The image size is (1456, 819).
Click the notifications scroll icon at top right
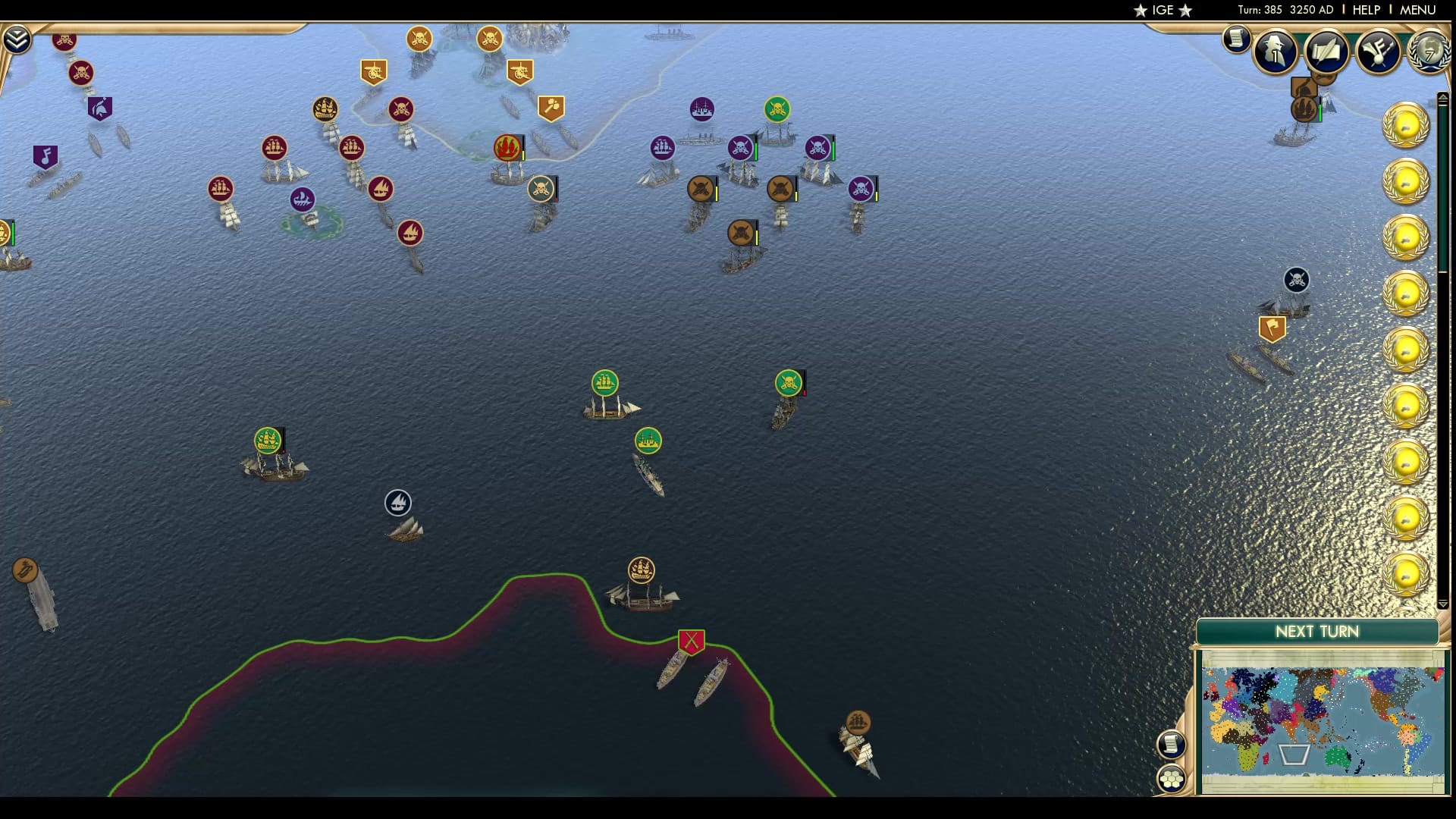point(1238,39)
